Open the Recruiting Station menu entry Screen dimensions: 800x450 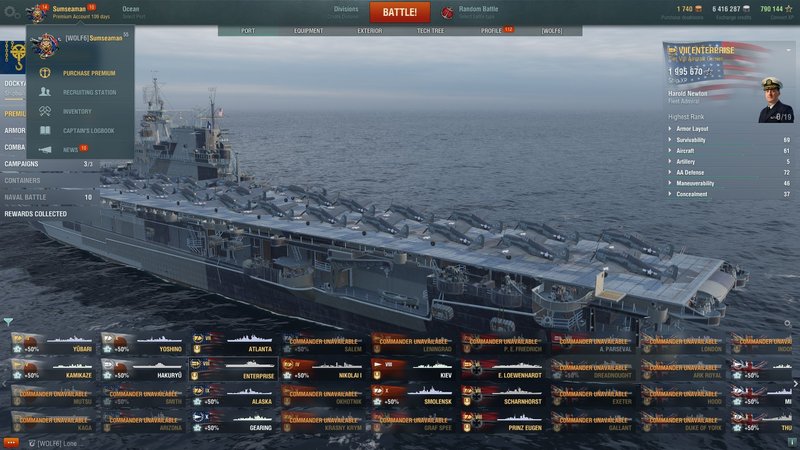[88, 92]
